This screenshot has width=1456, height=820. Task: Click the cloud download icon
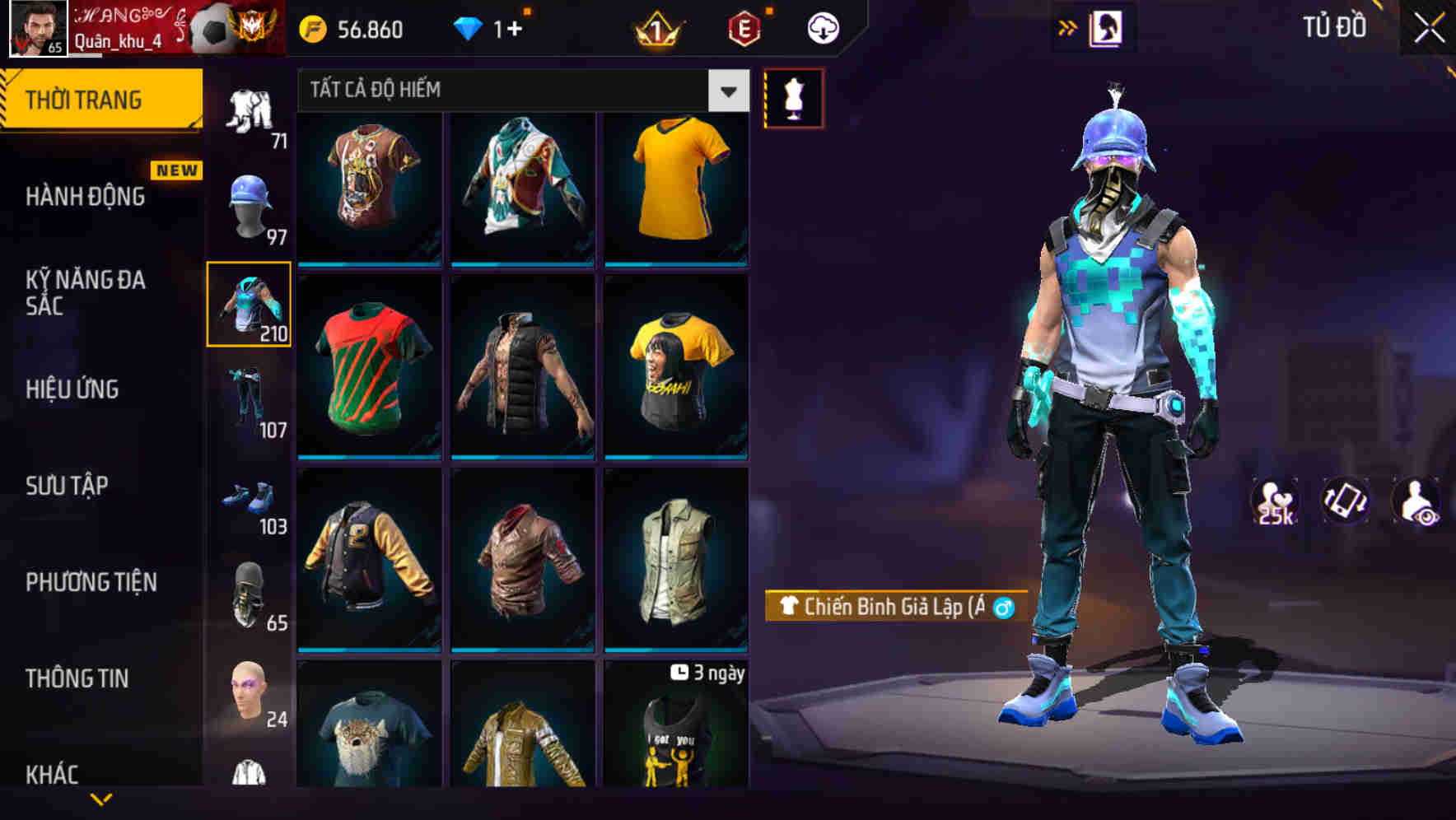(x=823, y=26)
